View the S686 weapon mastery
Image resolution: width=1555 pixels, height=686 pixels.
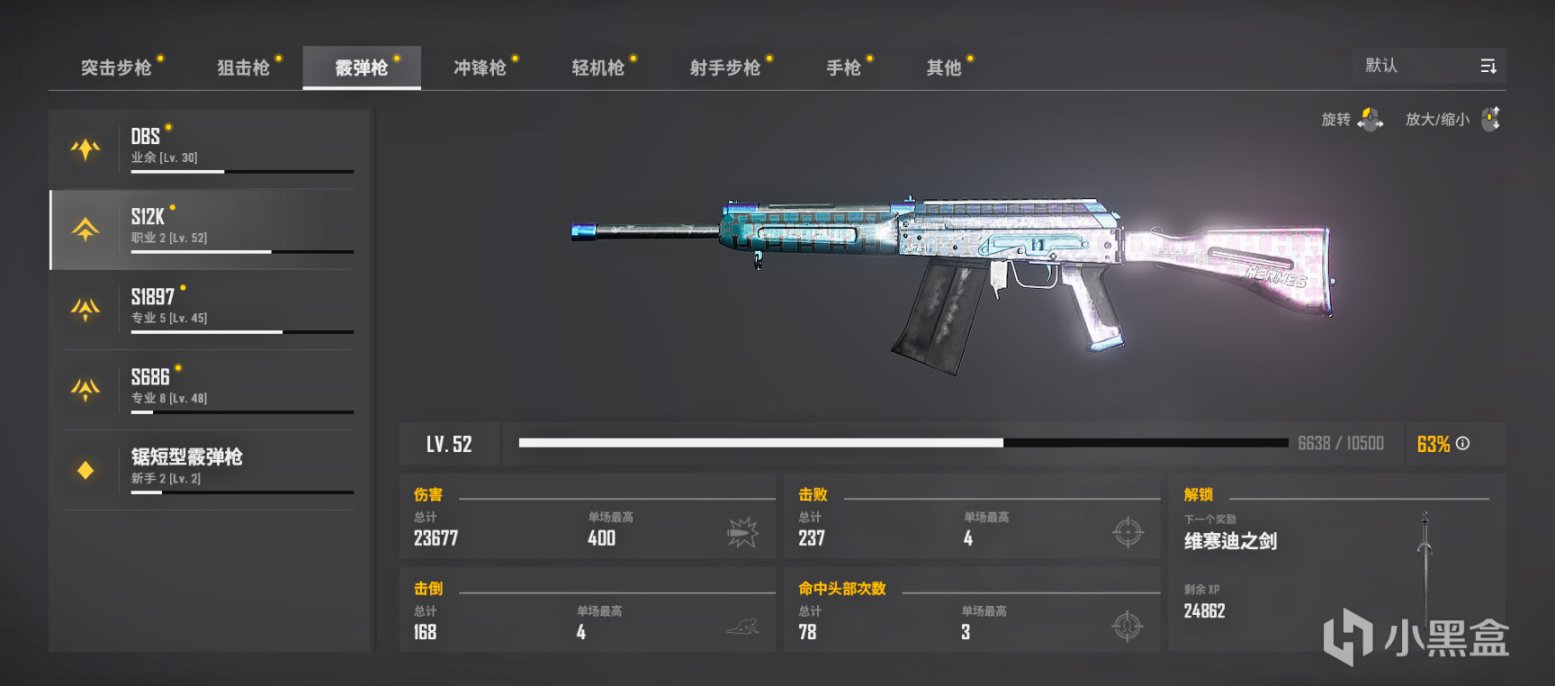(210, 389)
